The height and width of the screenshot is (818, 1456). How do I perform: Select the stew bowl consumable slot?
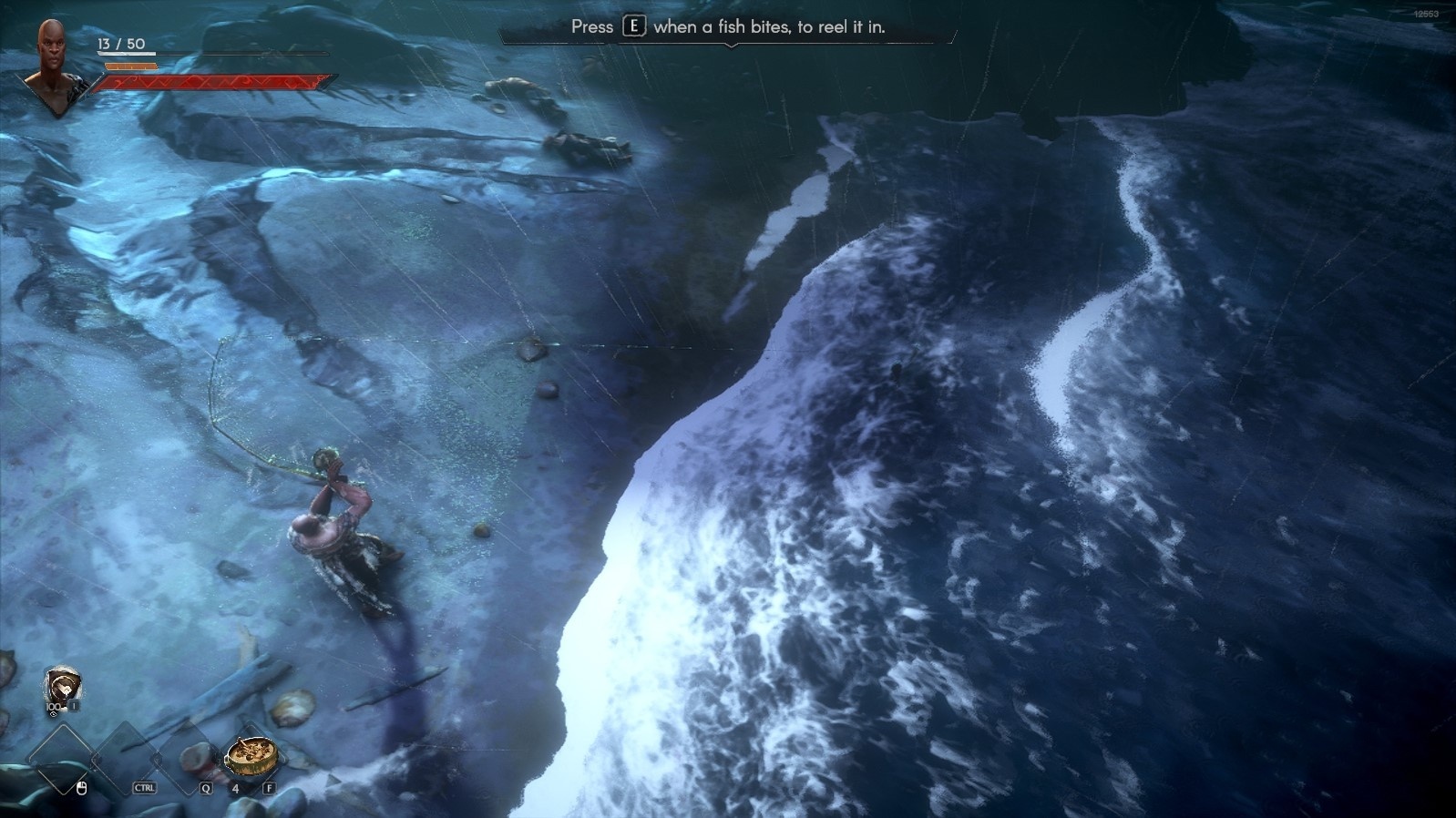250,755
